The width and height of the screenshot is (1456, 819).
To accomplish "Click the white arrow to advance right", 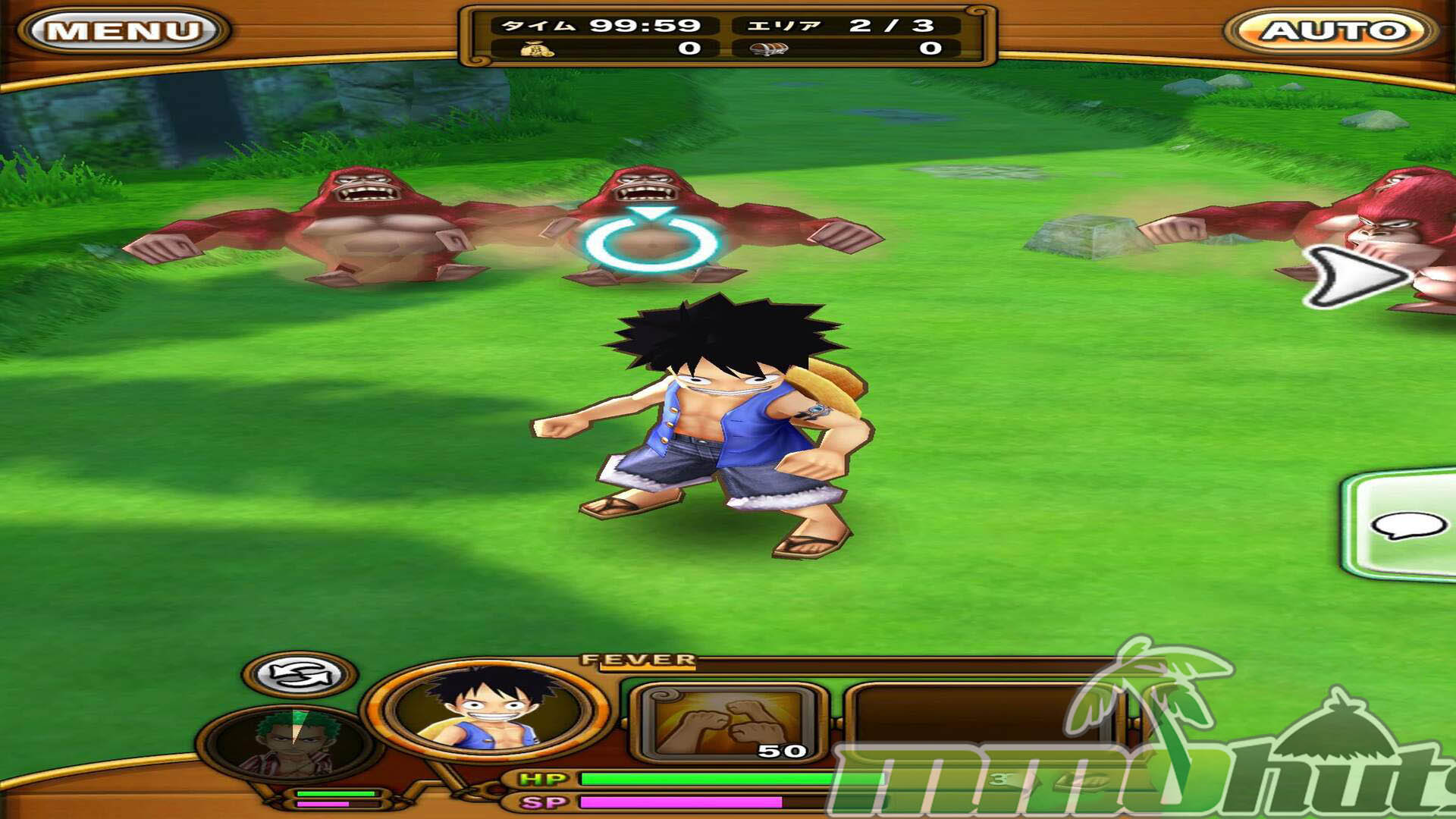I will pyautogui.click(x=1354, y=277).
